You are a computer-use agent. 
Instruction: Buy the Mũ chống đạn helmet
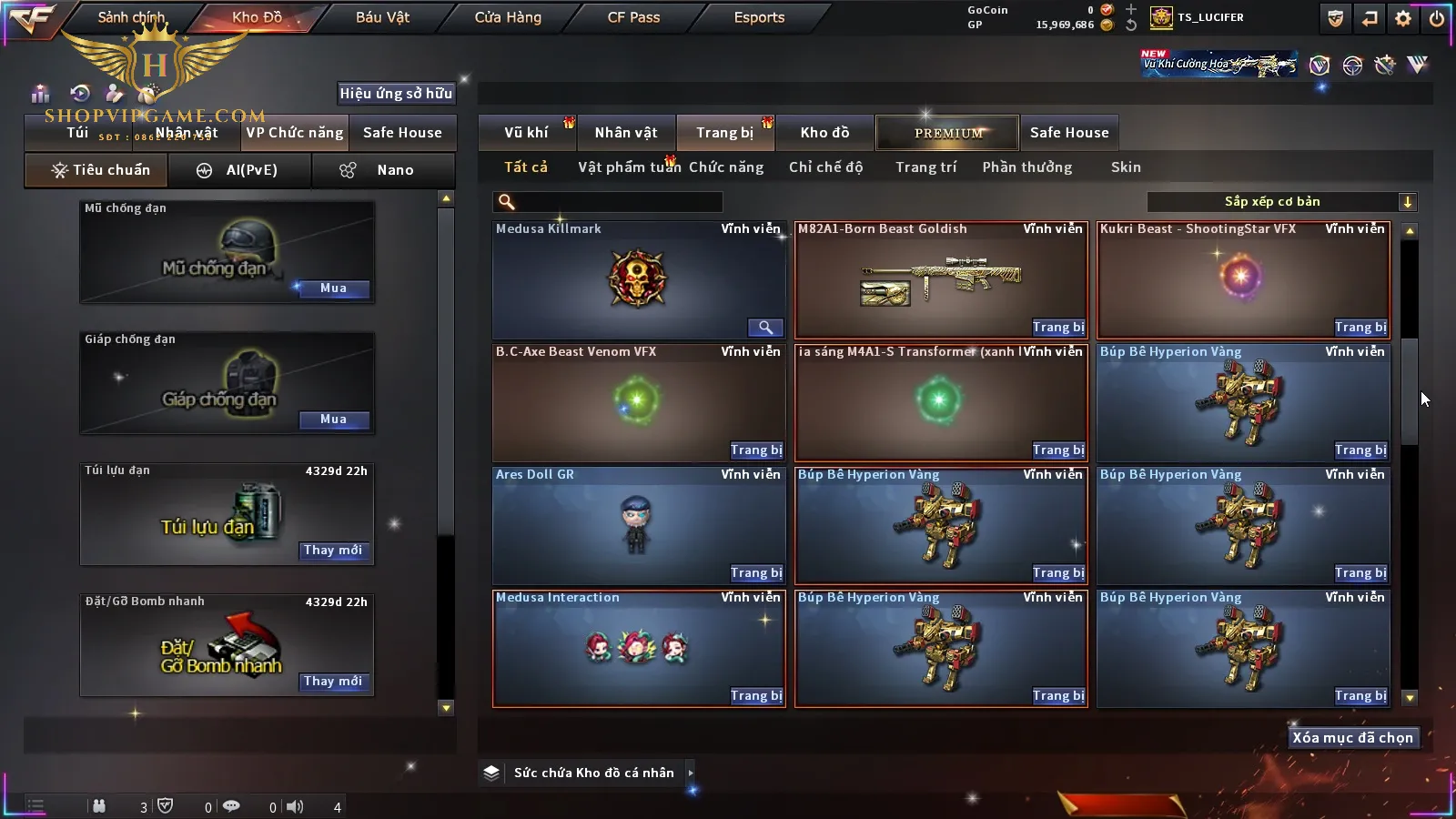333,288
